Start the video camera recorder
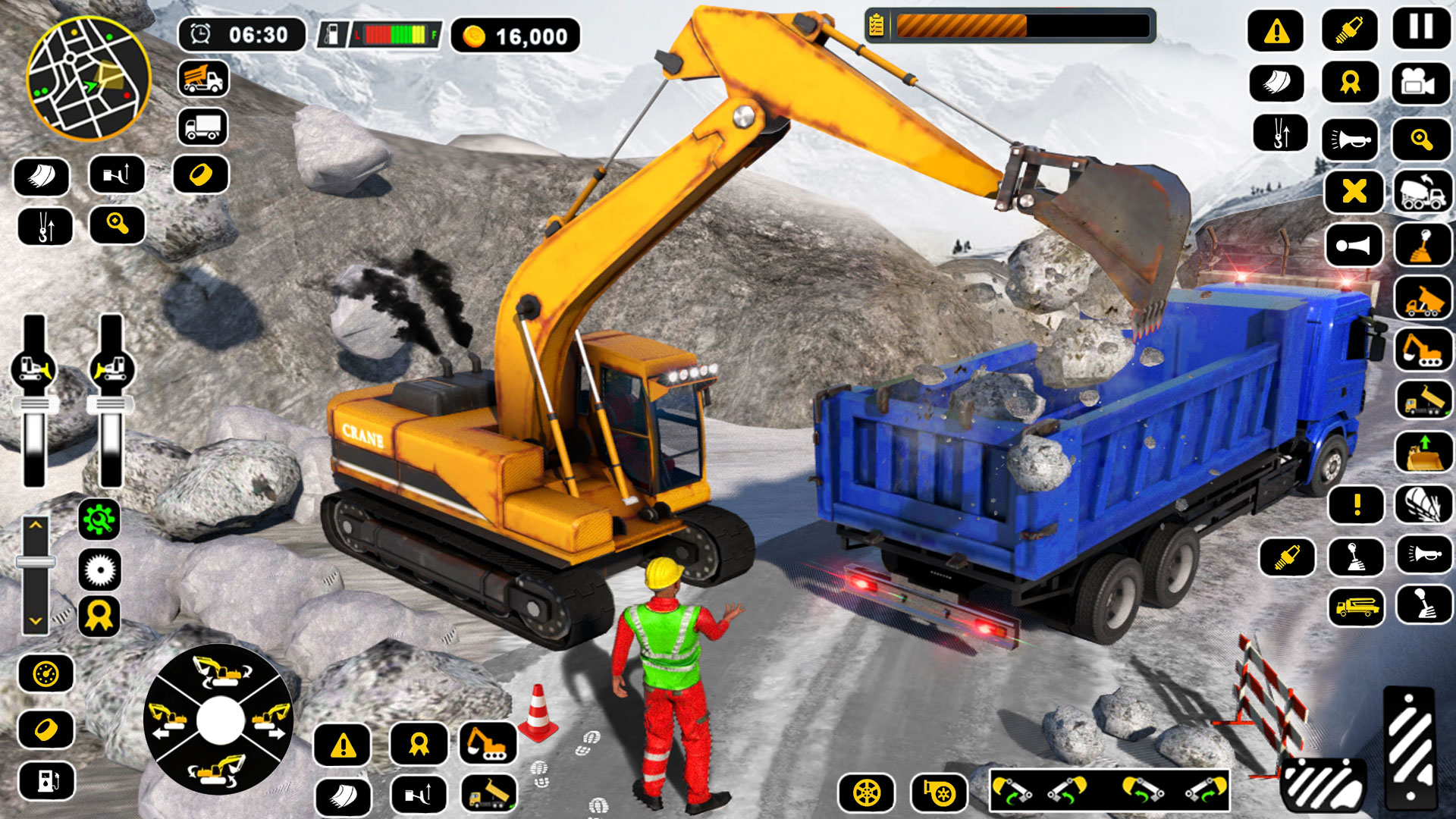The width and height of the screenshot is (1456, 819). click(1422, 84)
